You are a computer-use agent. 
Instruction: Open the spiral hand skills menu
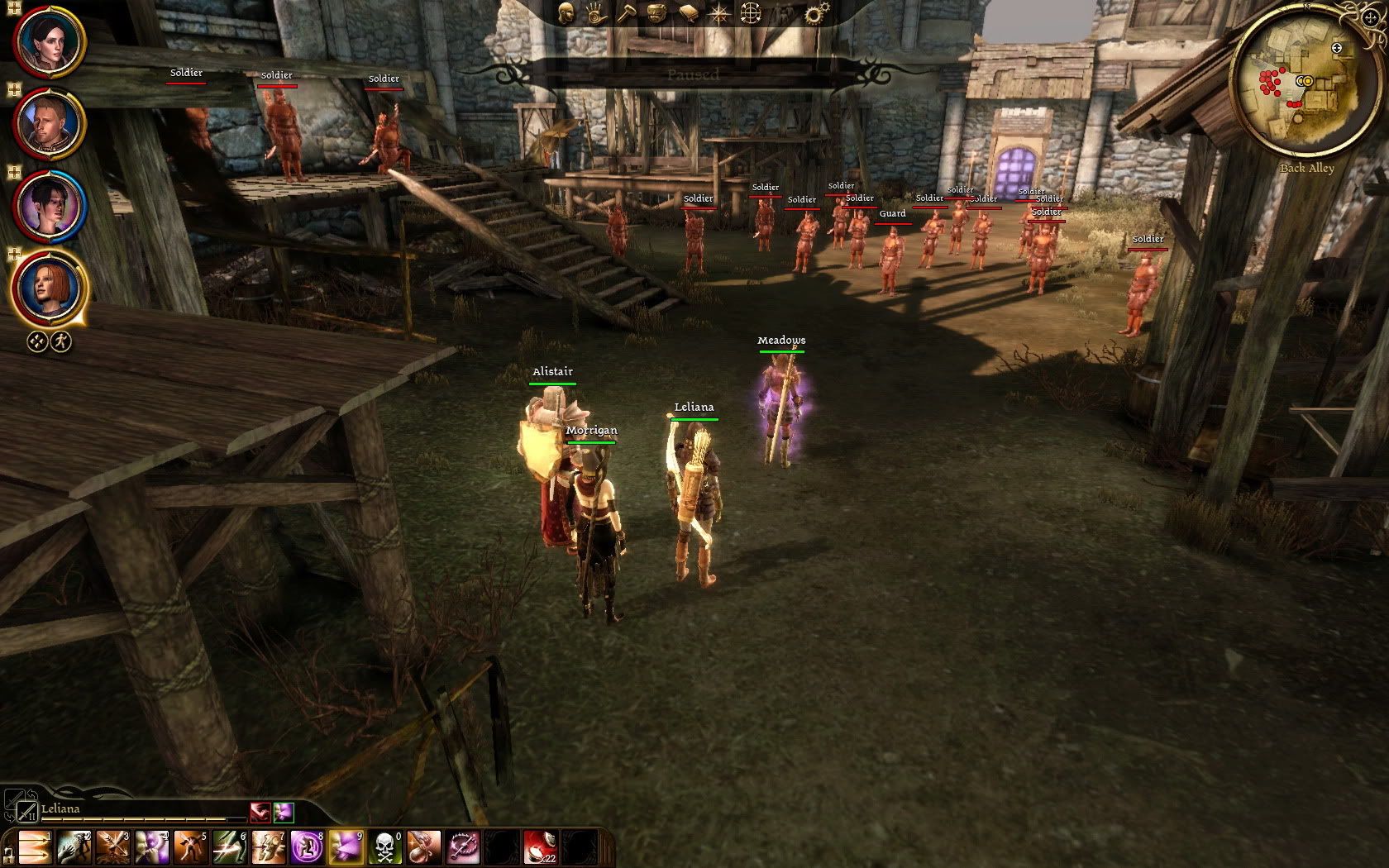pos(596,13)
